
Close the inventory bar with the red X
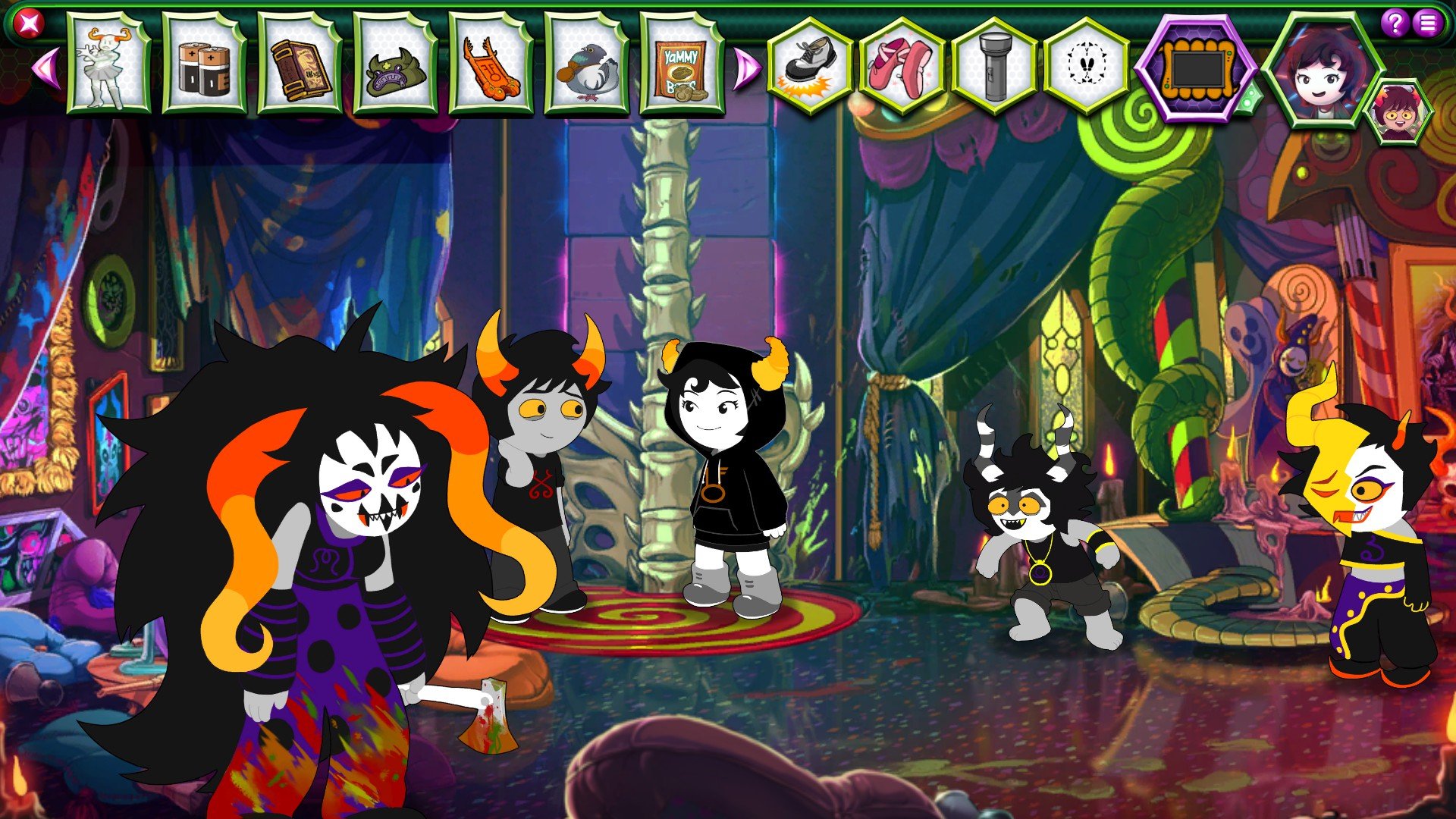point(29,24)
